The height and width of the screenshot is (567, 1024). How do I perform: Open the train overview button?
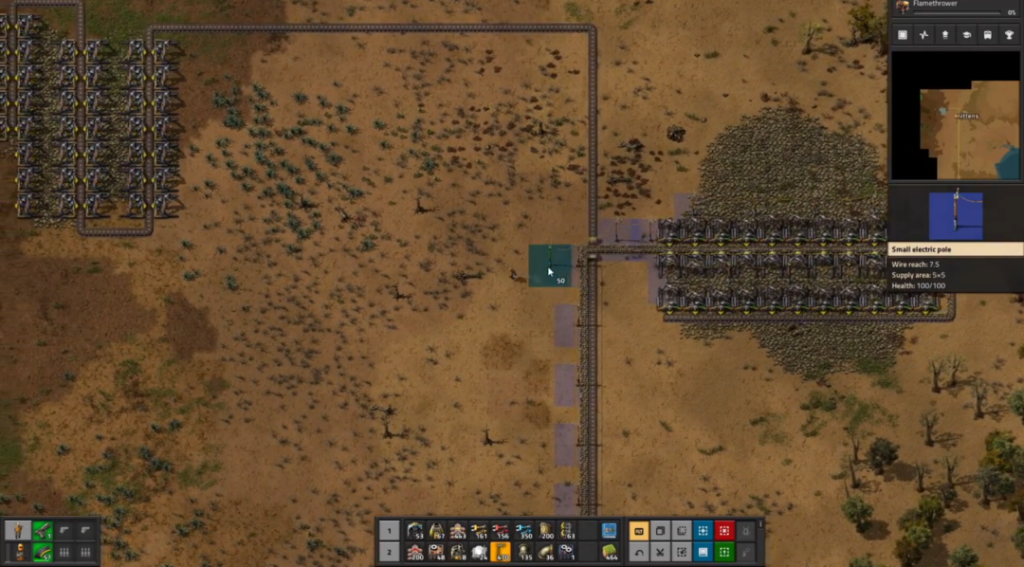[x=988, y=35]
